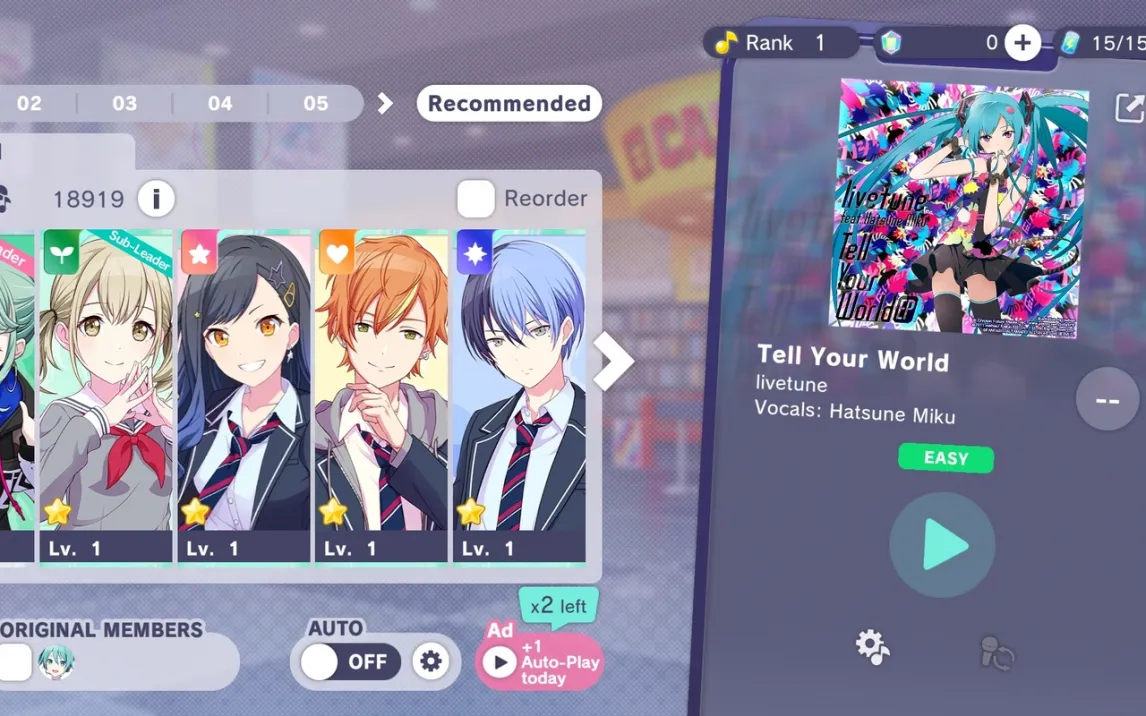
Task: Show more team tabs with the arrow
Action: (385, 104)
